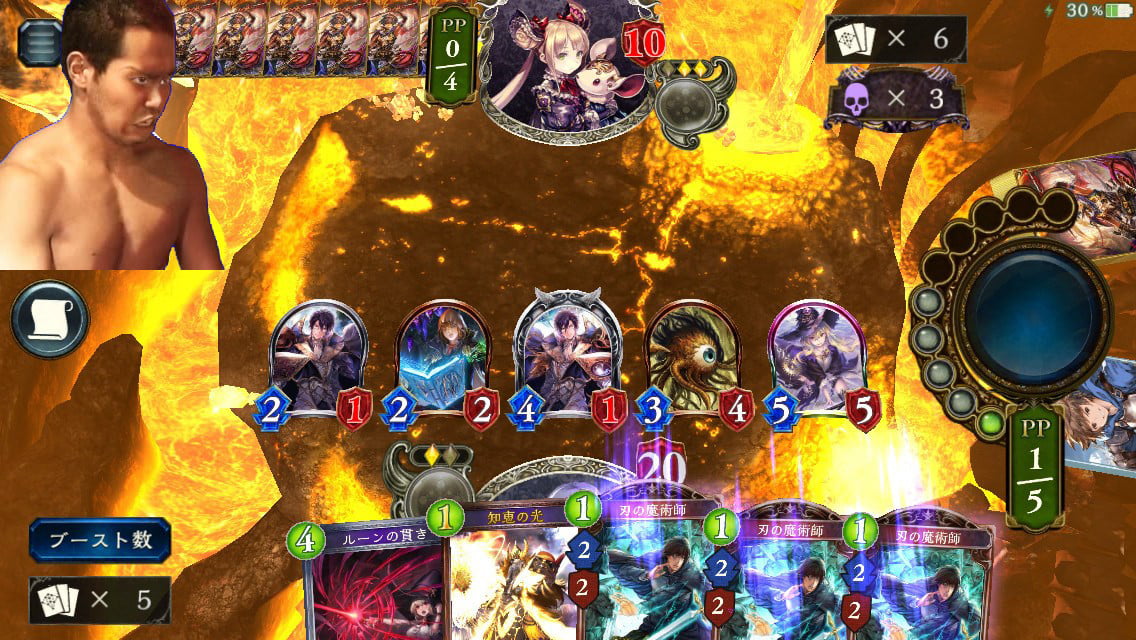Open the hamburger menu button

(x=38, y=42)
